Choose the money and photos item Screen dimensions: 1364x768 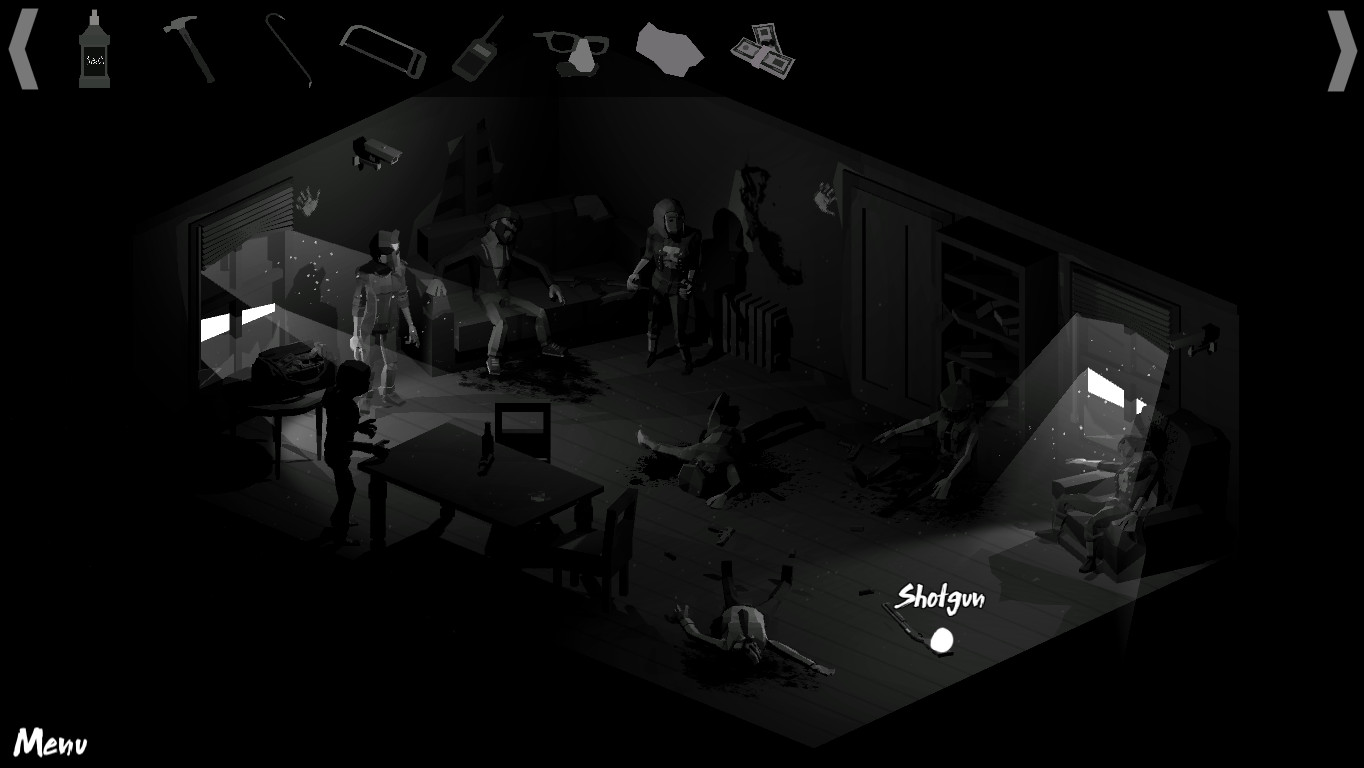click(x=765, y=48)
